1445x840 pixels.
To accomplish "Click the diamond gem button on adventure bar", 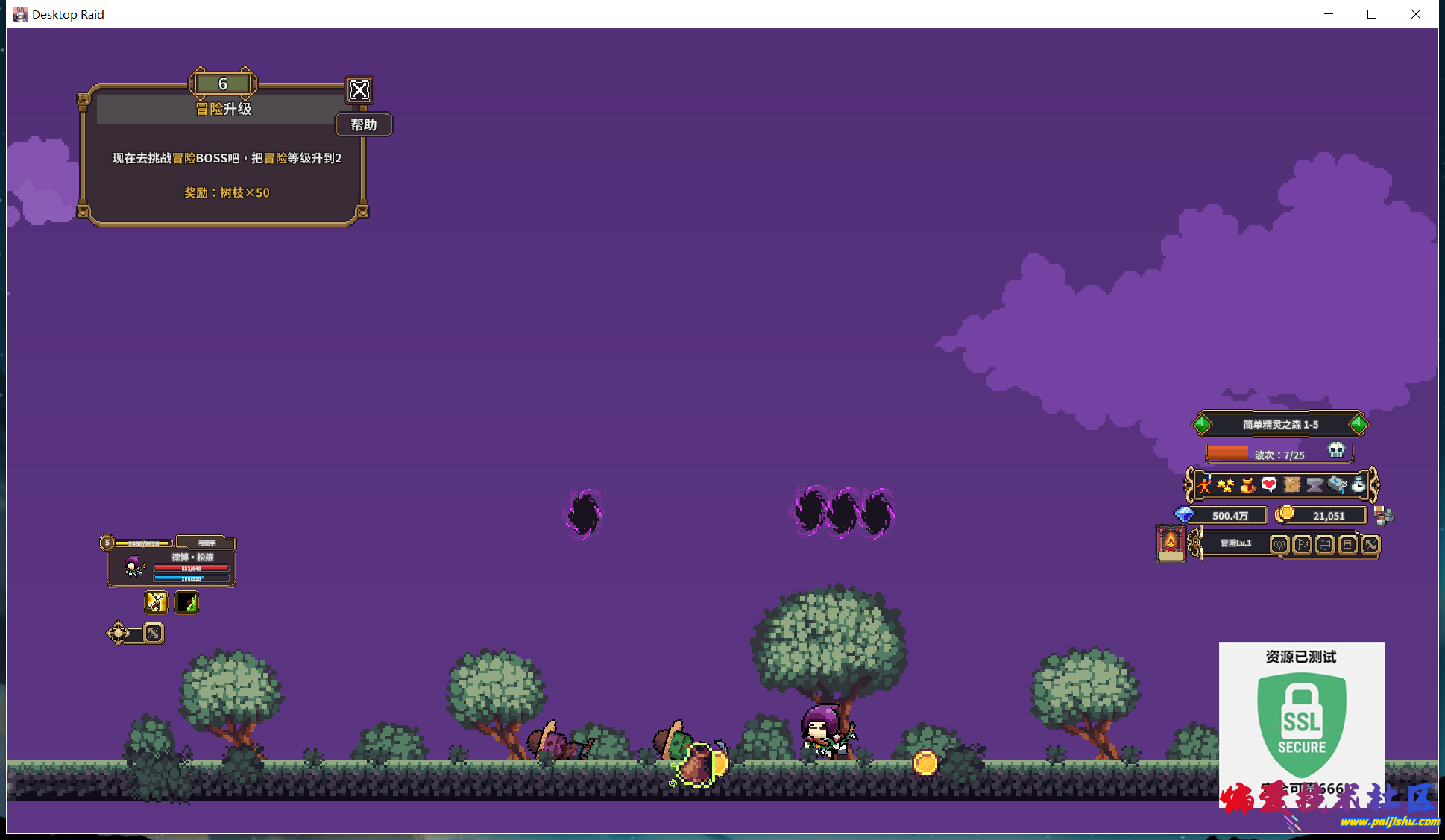I will [1279, 545].
